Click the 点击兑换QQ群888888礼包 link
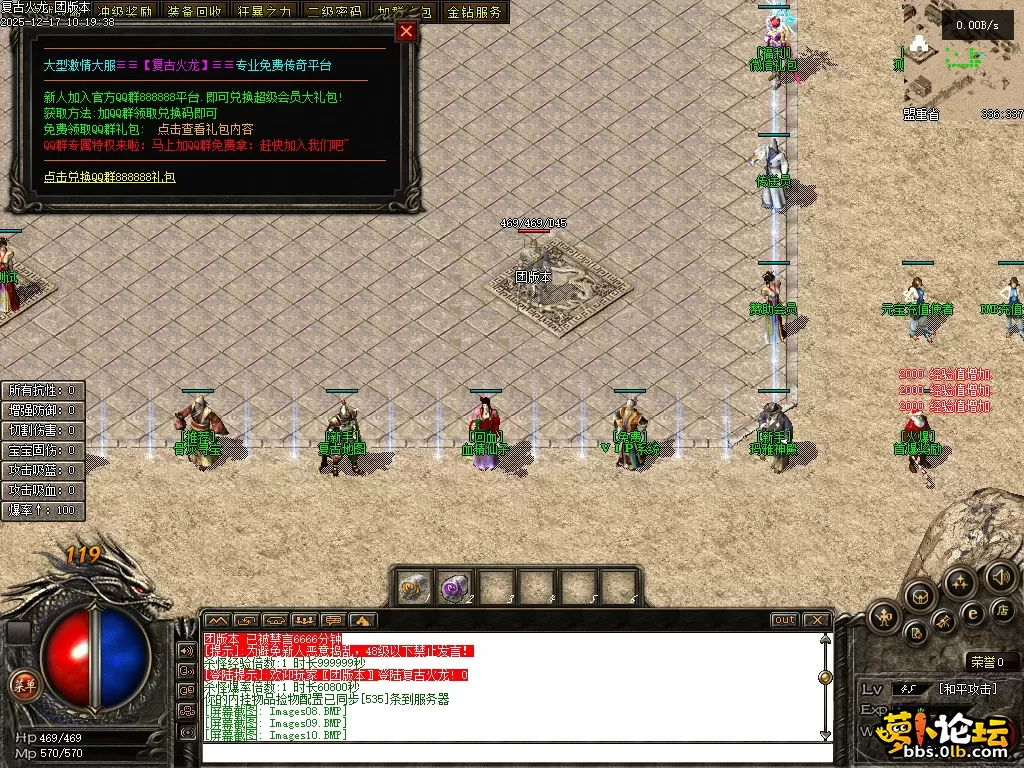 click(109, 177)
